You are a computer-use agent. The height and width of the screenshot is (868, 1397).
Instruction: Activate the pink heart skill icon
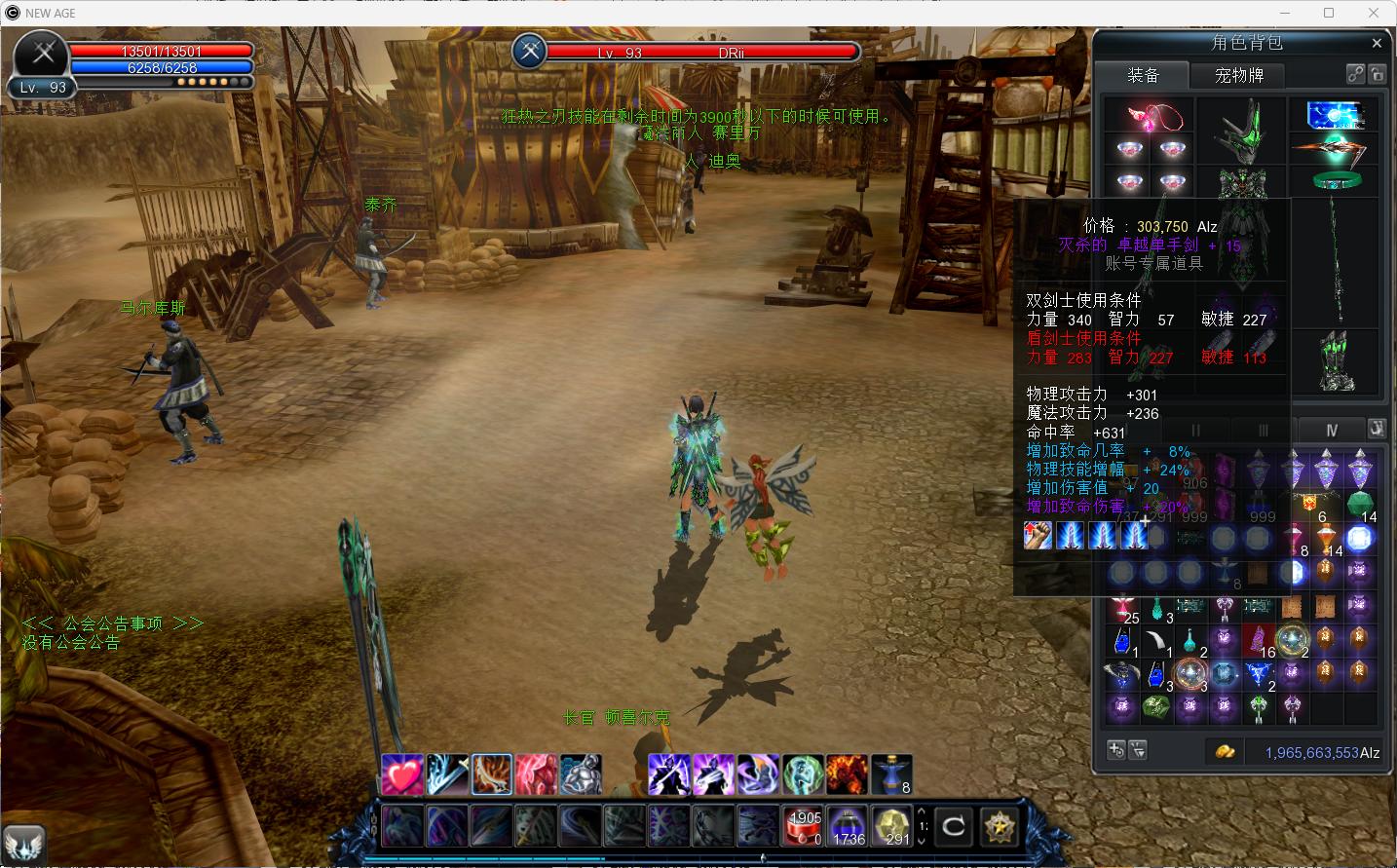(401, 774)
